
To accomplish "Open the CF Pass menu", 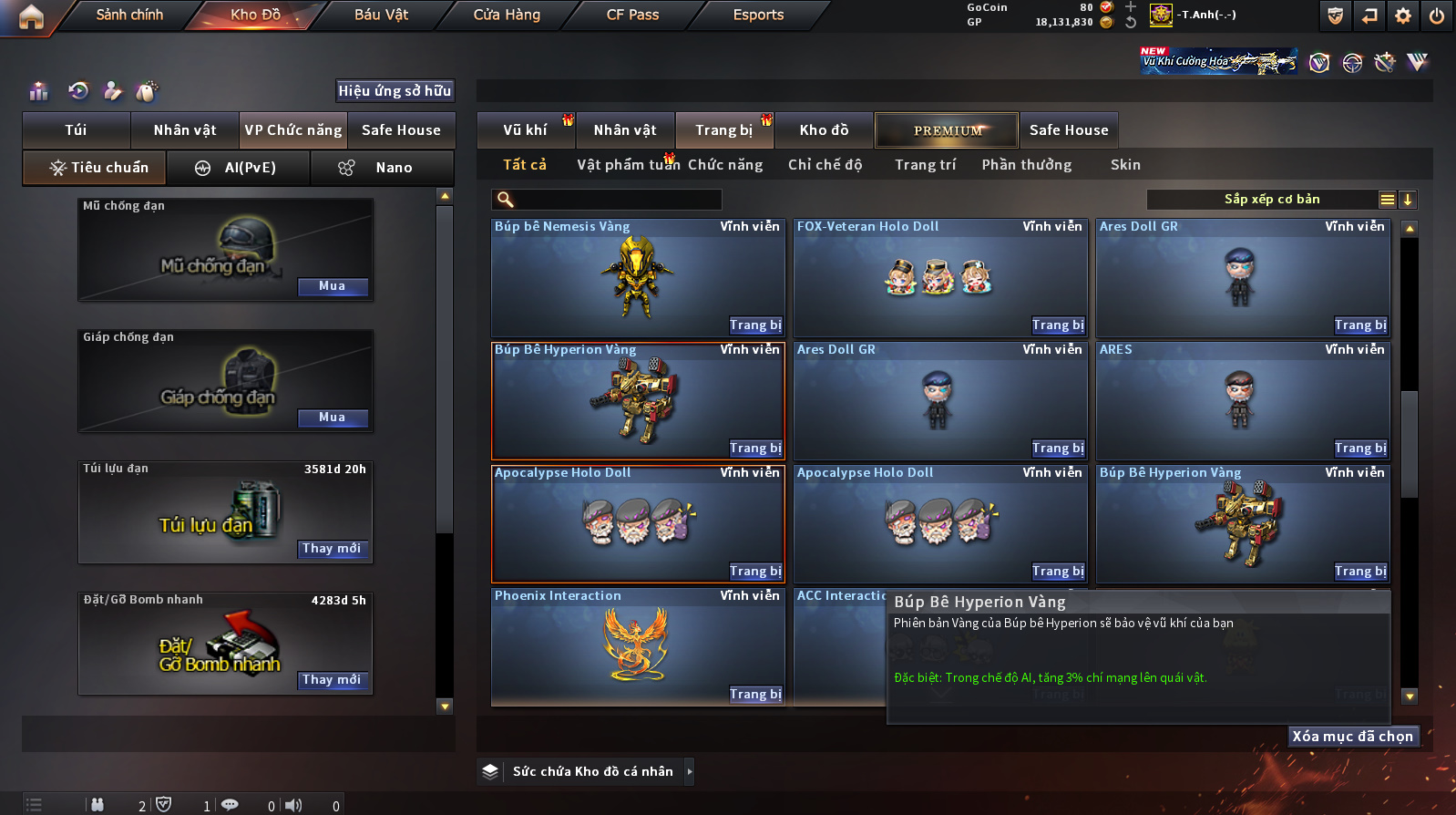I will (632, 15).
